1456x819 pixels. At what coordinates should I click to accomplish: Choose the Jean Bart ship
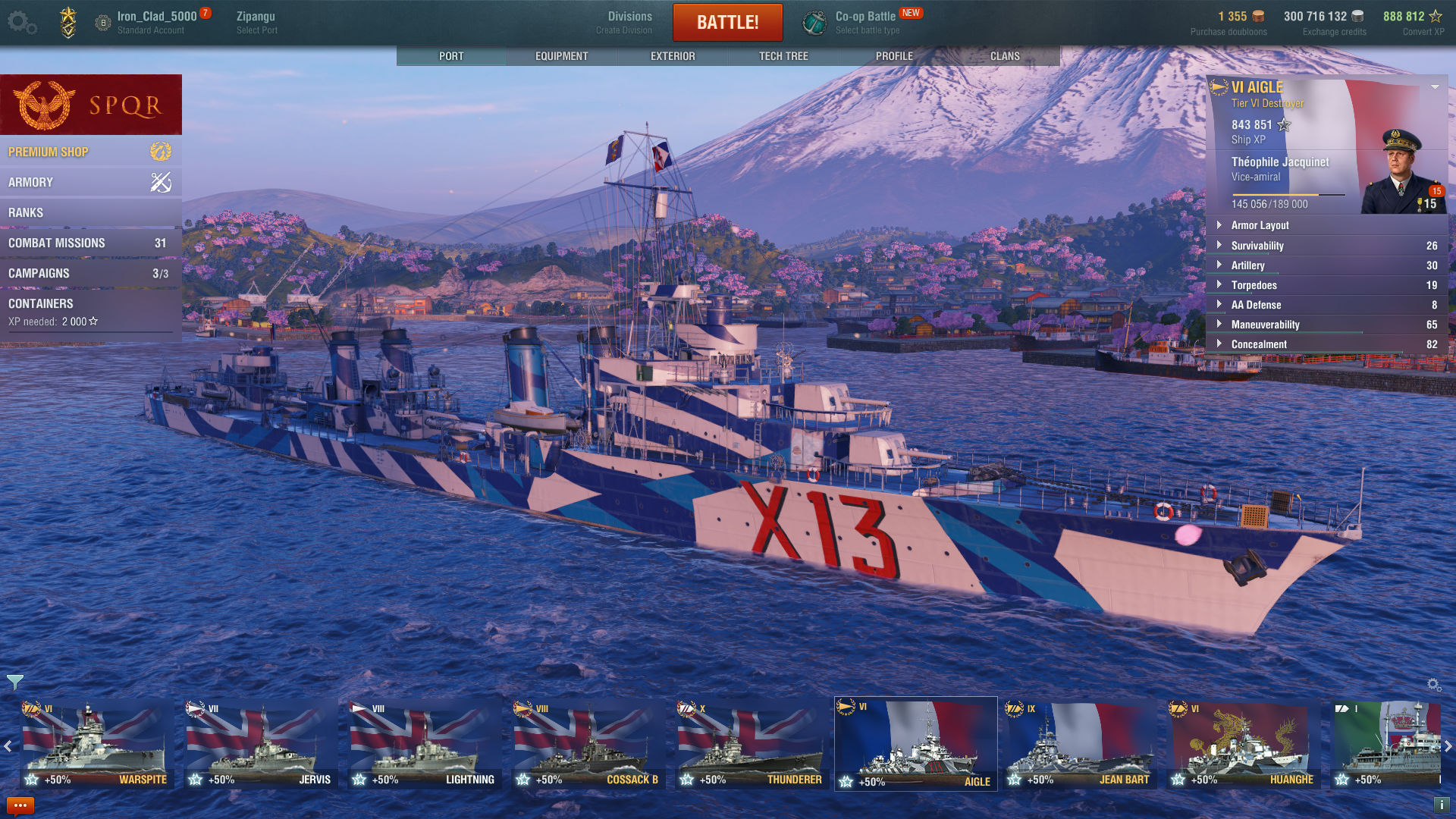1079,743
